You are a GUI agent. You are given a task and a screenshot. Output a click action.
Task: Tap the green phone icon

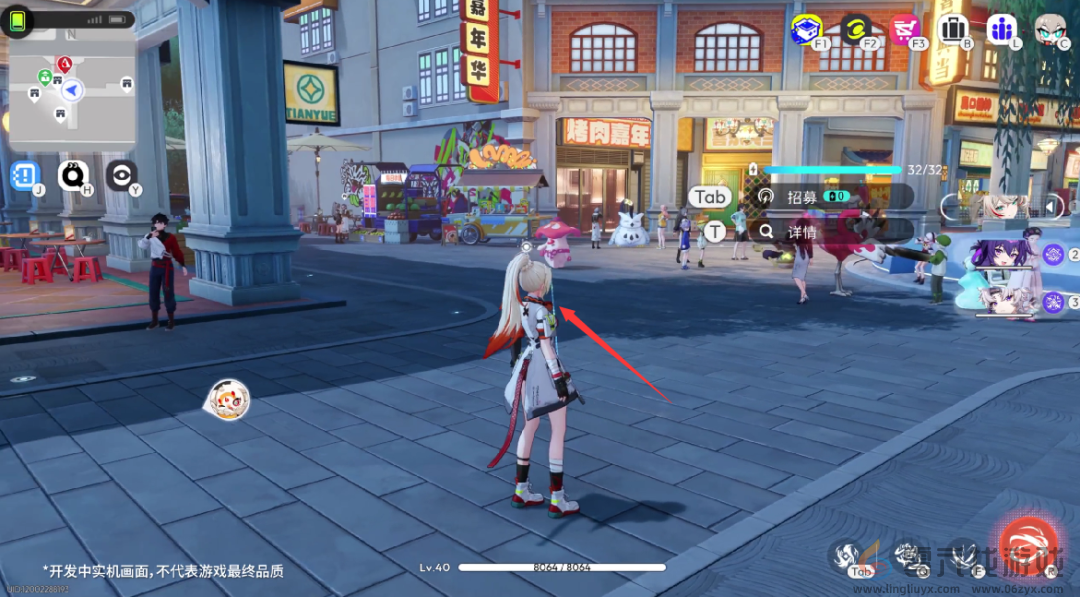pos(17,20)
